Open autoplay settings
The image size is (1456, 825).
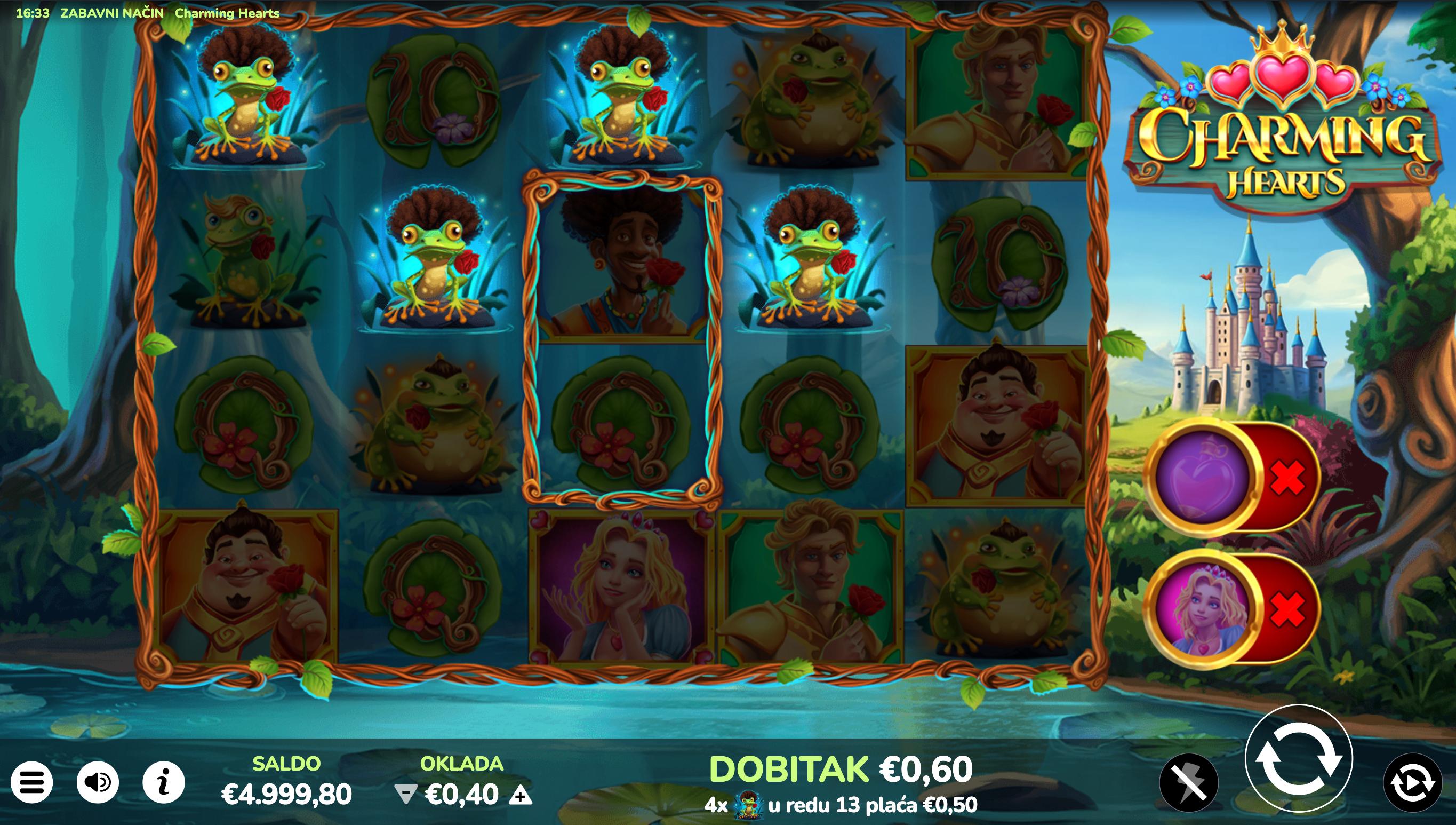point(1412,782)
